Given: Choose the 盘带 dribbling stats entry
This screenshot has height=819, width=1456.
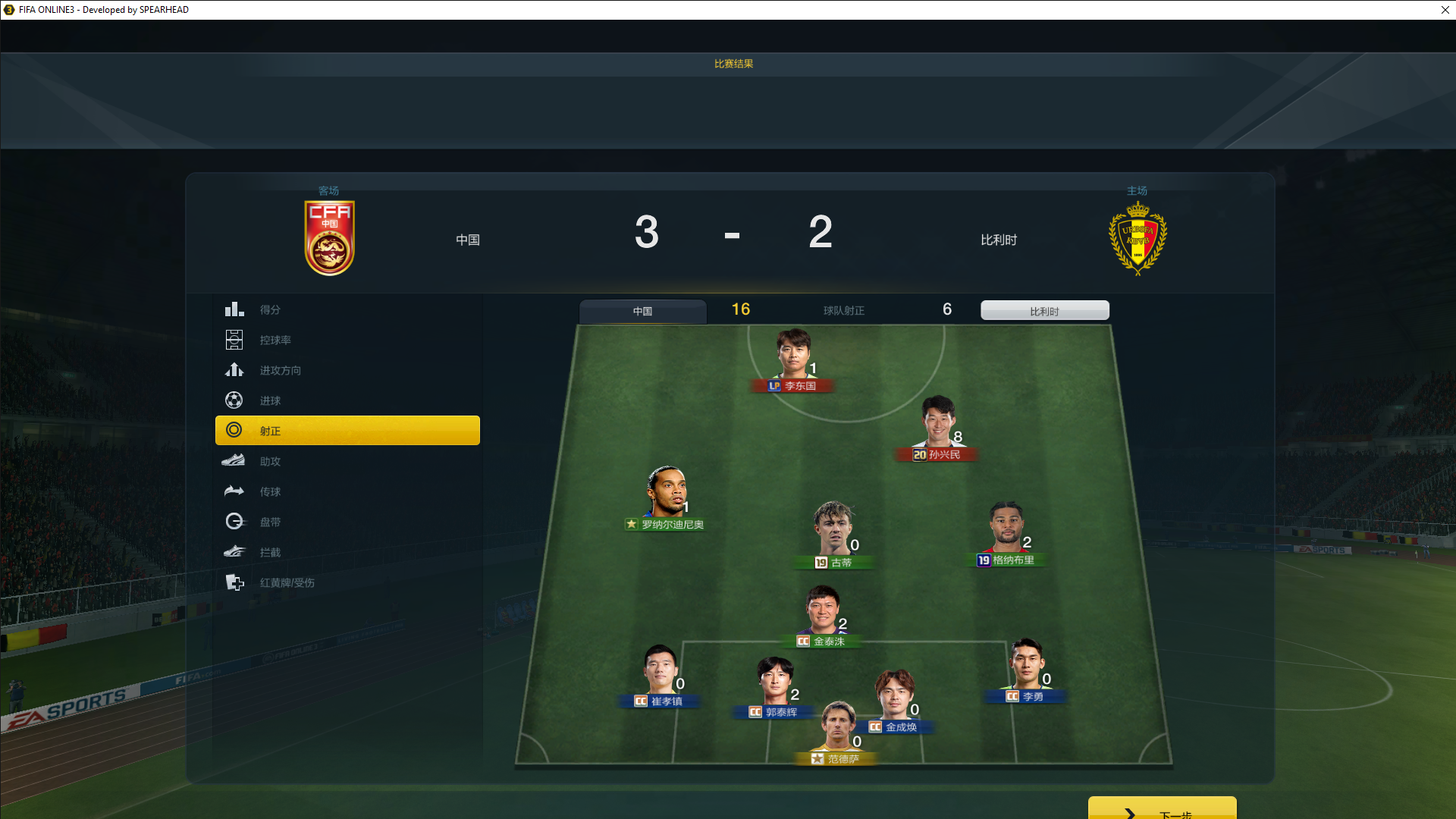Looking at the screenshot, I should point(270,522).
